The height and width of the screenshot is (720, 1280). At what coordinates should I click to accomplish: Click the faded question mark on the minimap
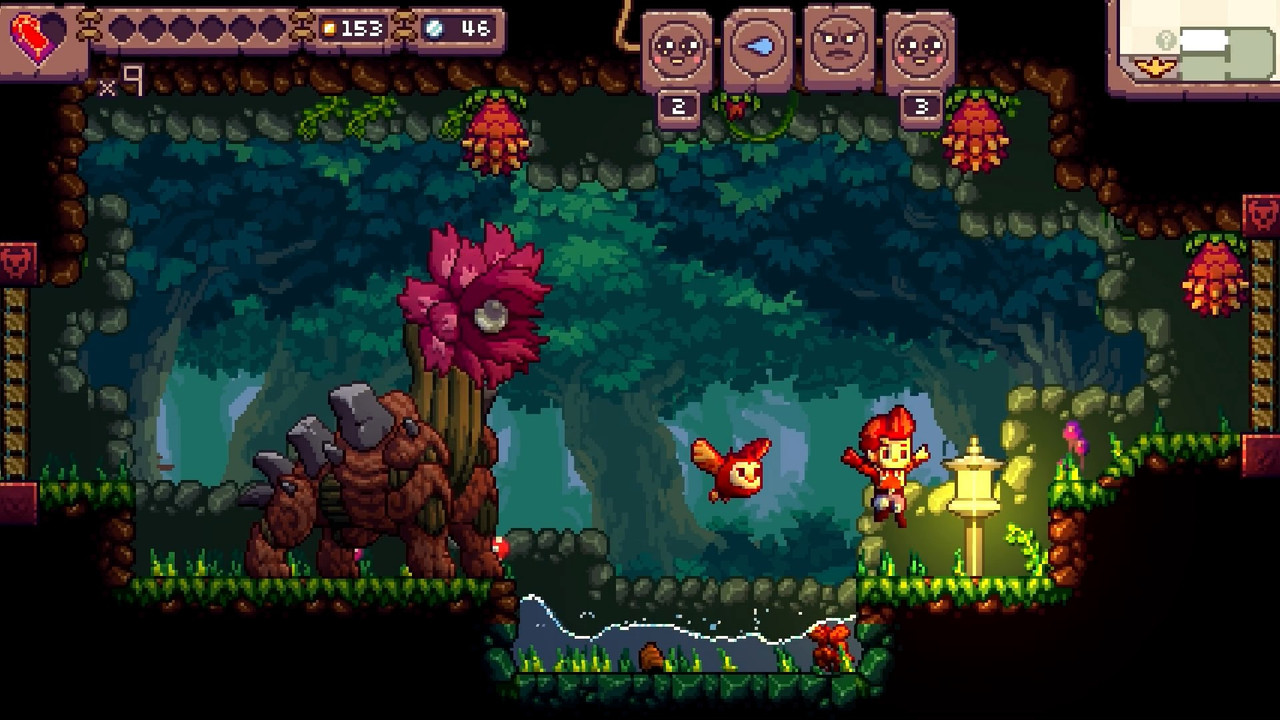point(1165,39)
